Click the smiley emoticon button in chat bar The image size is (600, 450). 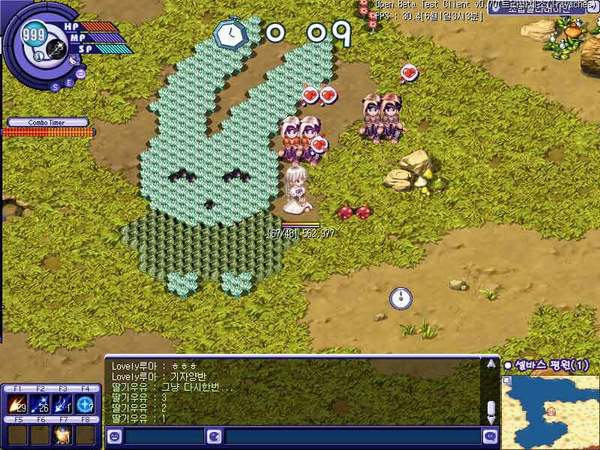coord(115,437)
